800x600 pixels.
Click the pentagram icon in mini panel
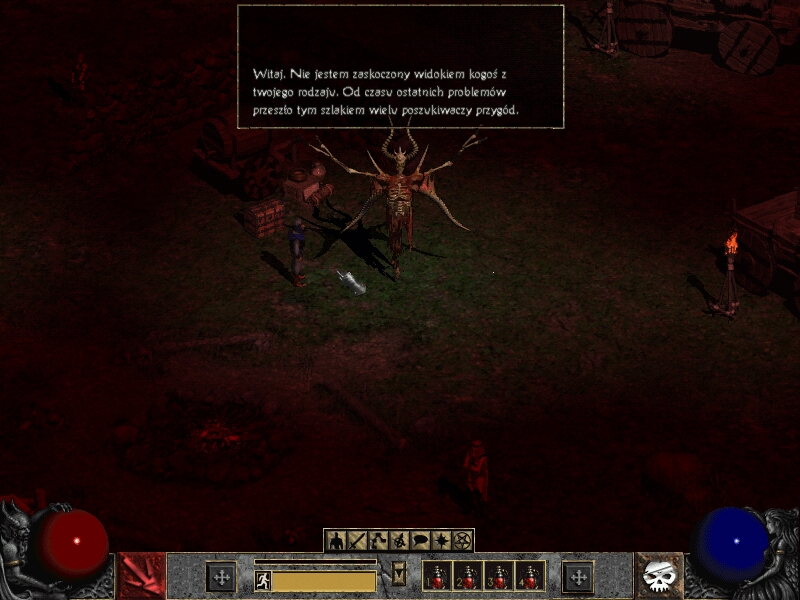(462, 541)
